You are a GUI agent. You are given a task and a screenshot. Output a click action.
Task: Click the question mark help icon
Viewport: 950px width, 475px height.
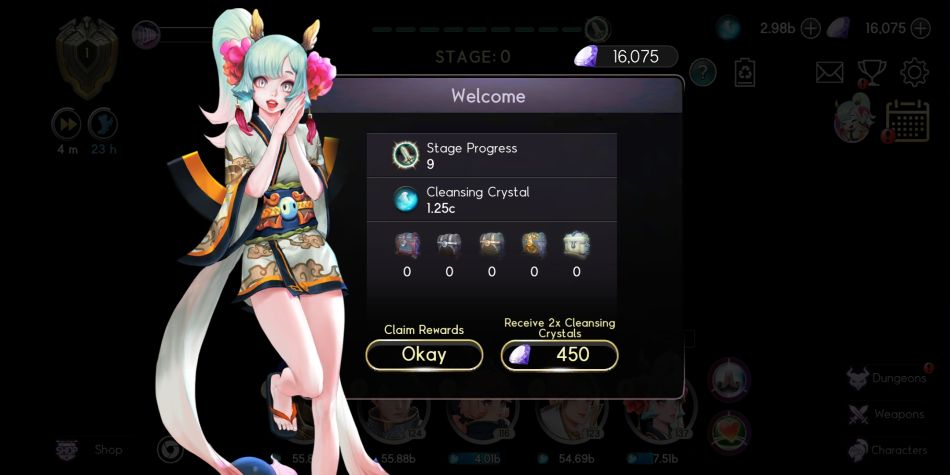(x=703, y=72)
